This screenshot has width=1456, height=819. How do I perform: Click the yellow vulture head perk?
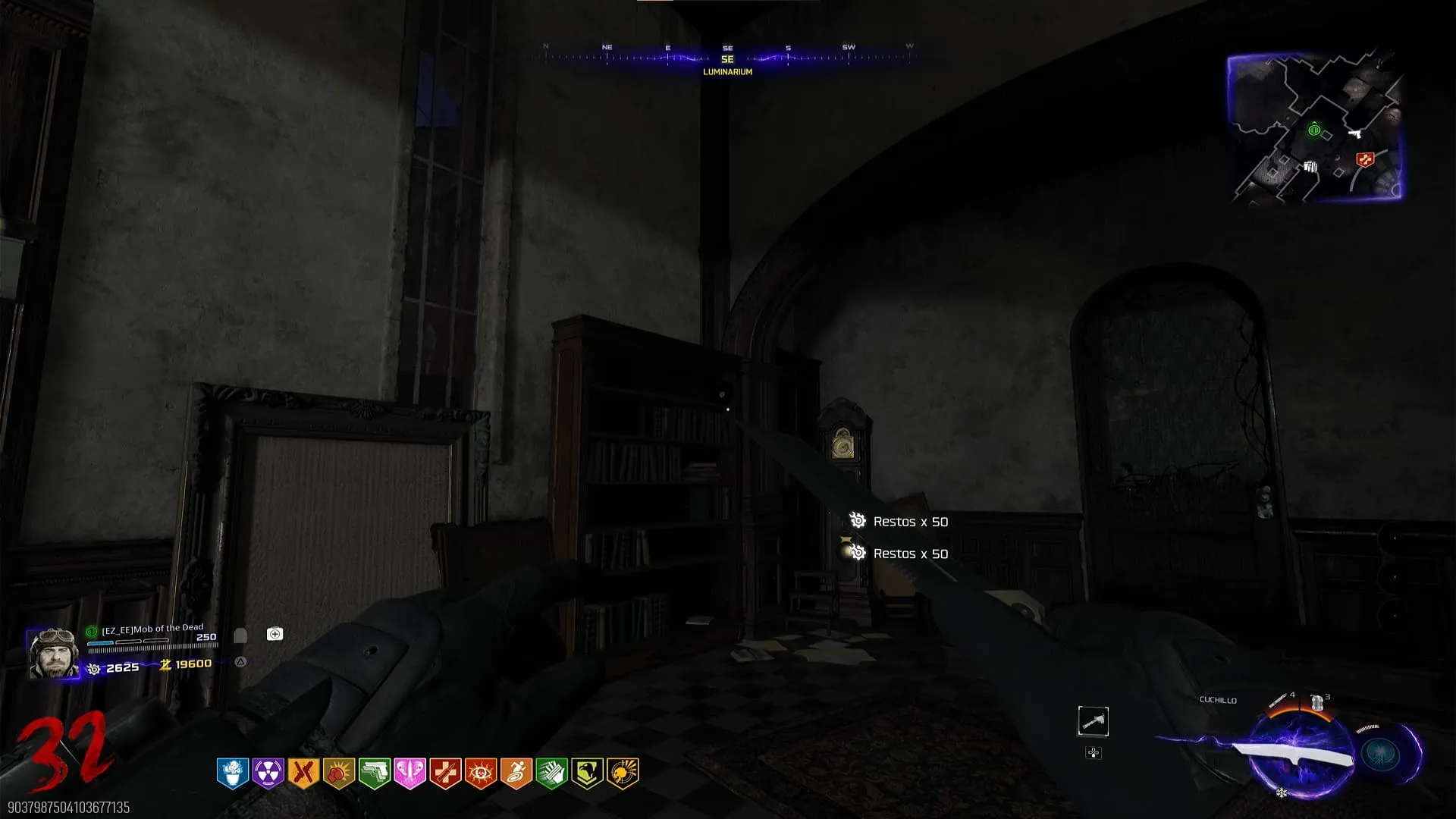(x=587, y=773)
